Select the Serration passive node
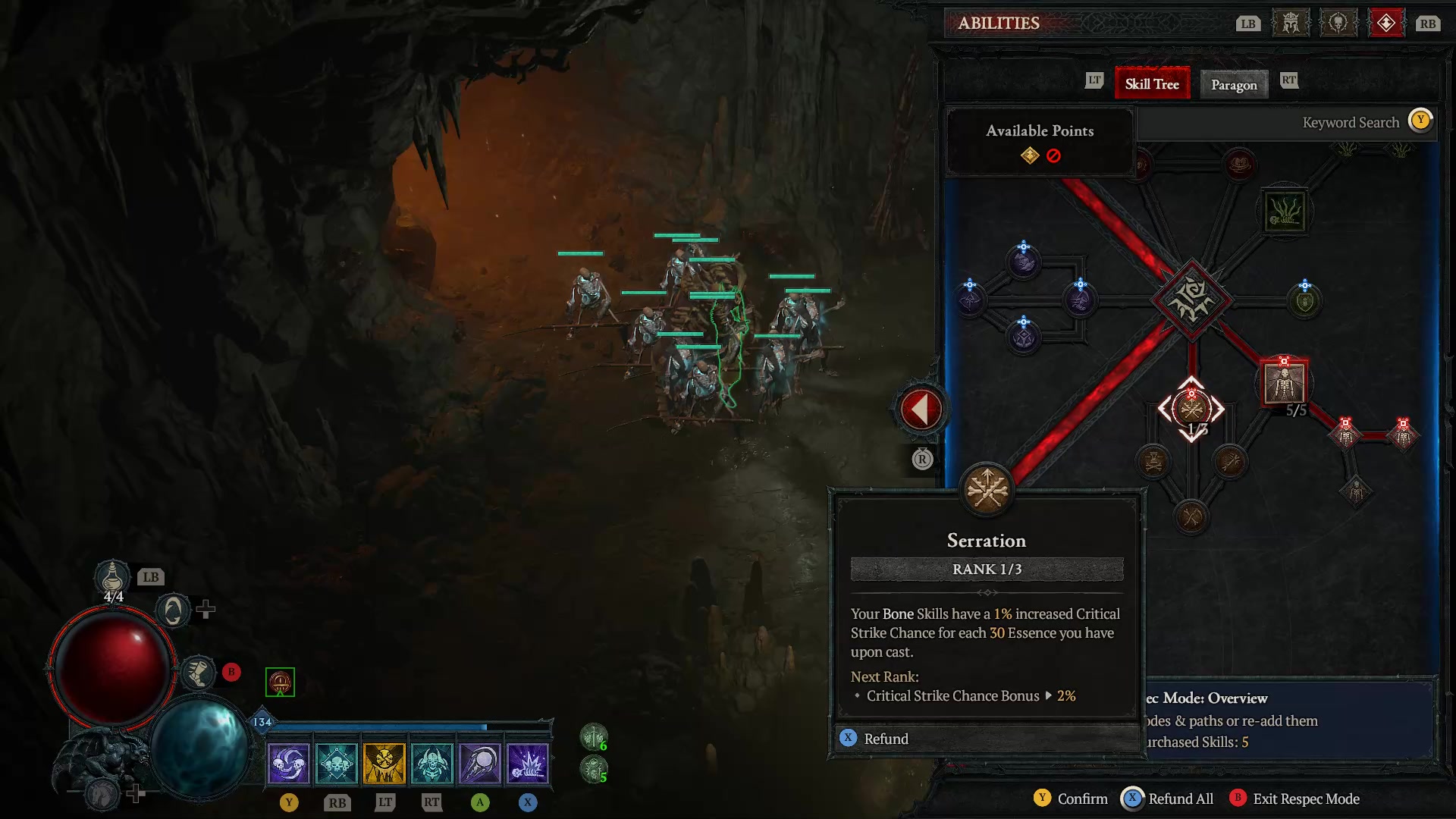The image size is (1456, 819). (1191, 409)
